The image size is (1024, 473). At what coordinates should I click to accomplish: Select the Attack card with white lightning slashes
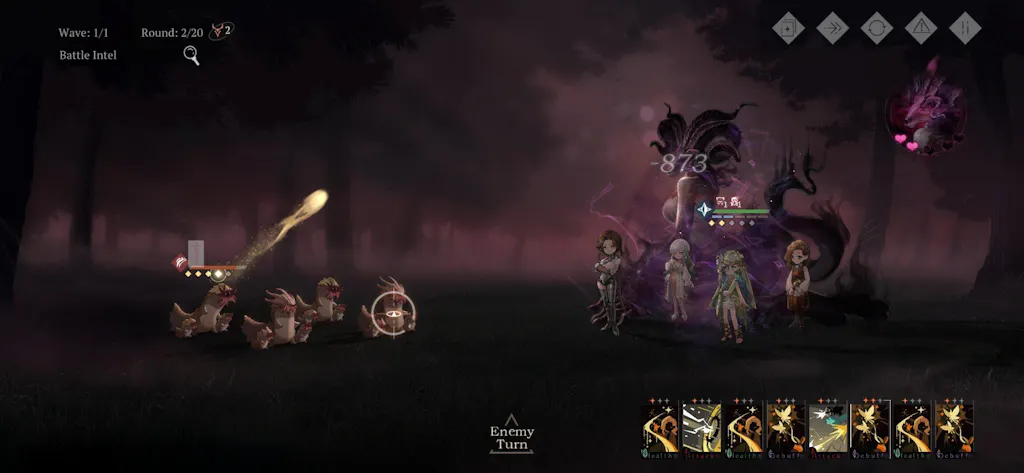point(701,427)
